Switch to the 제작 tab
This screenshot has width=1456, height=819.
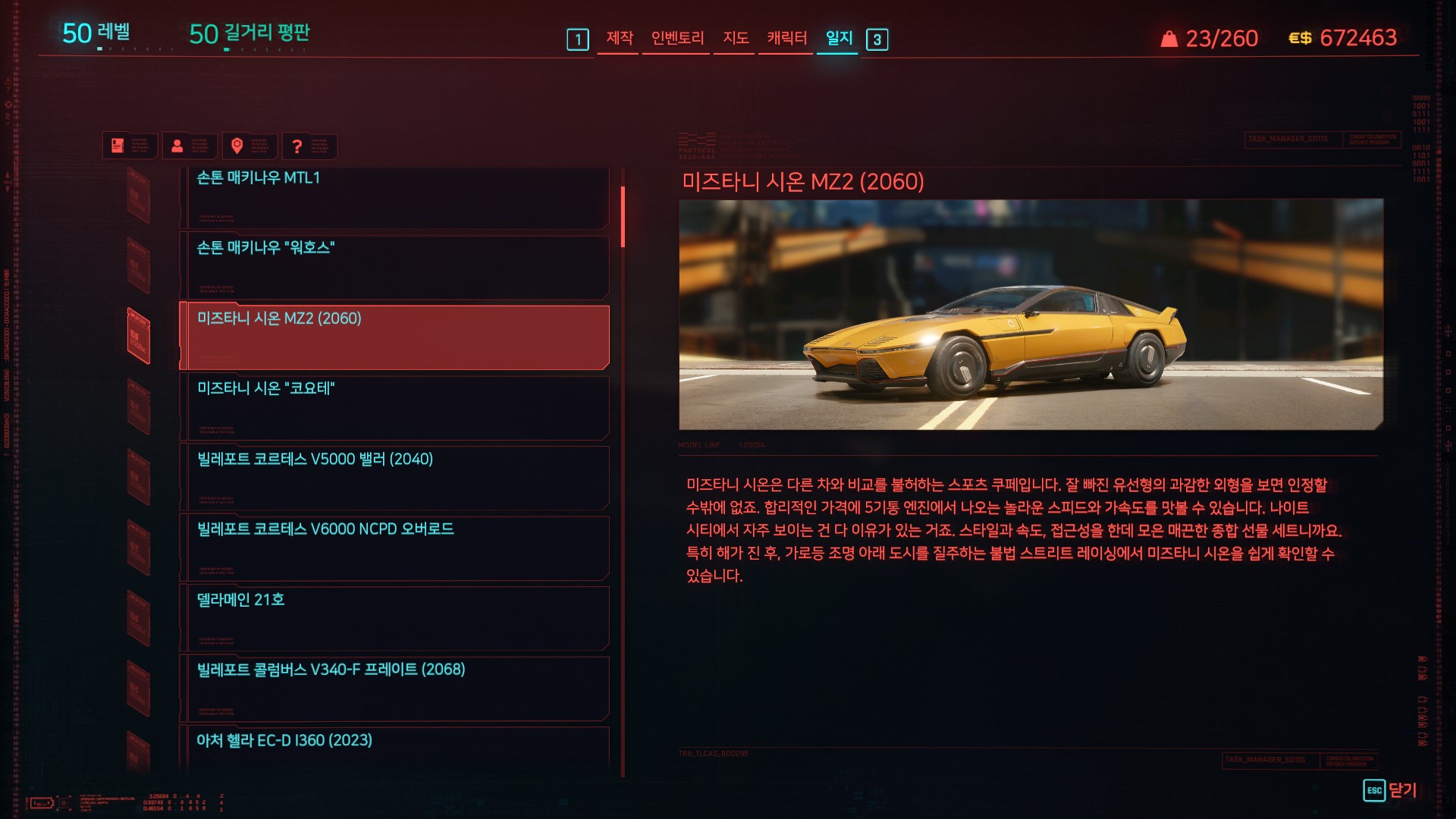619,38
